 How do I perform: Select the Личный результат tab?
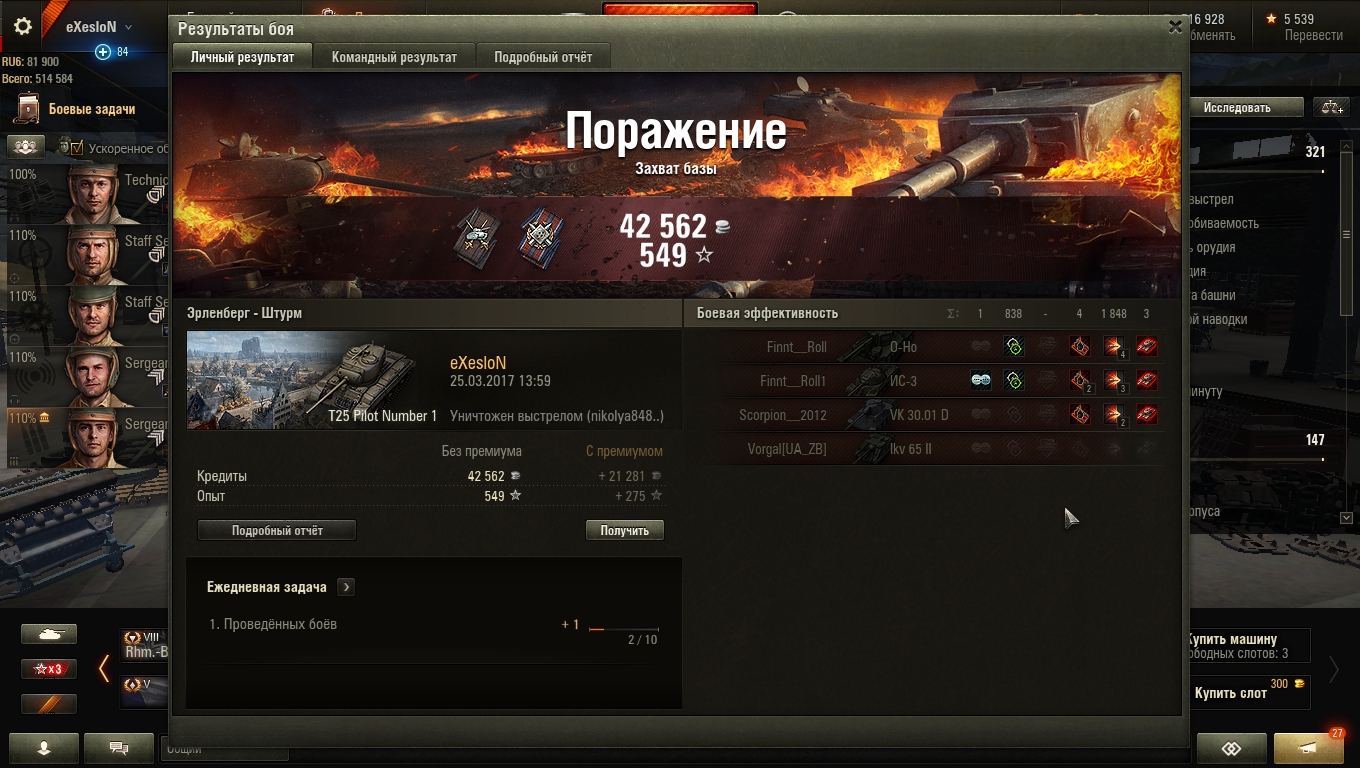[242, 57]
